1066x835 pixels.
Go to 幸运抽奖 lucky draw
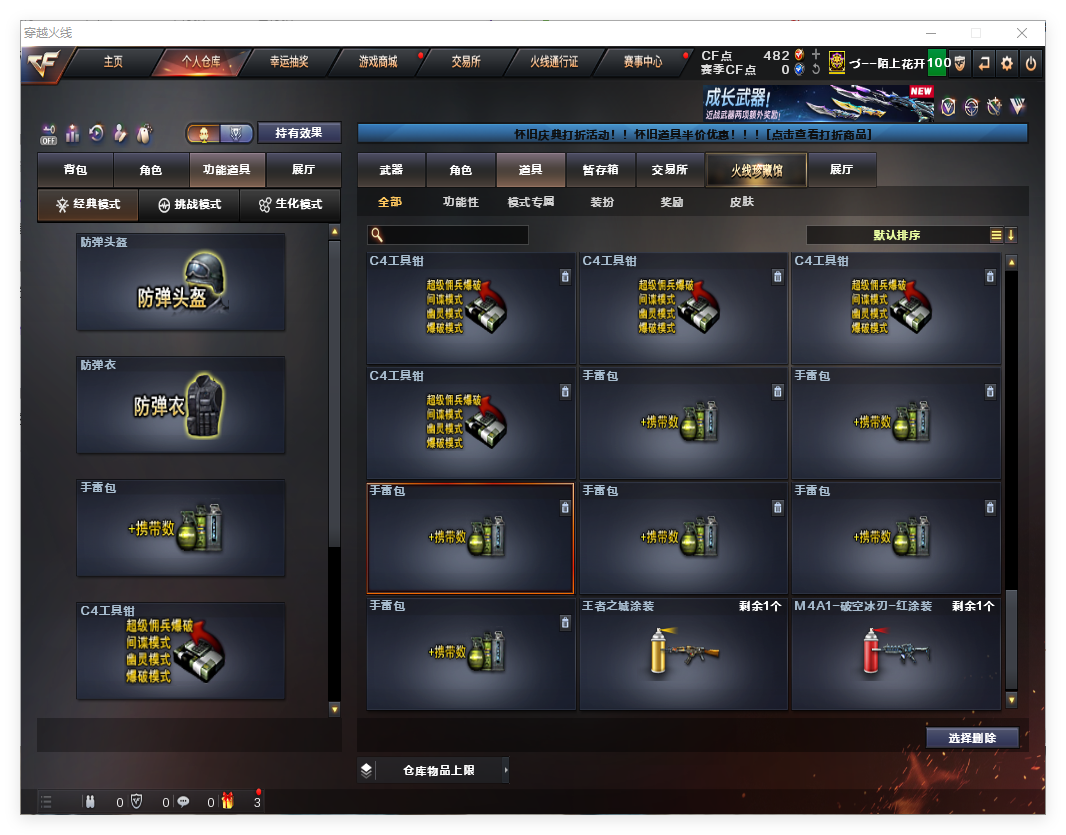pyautogui.click(x=289, y=62)
